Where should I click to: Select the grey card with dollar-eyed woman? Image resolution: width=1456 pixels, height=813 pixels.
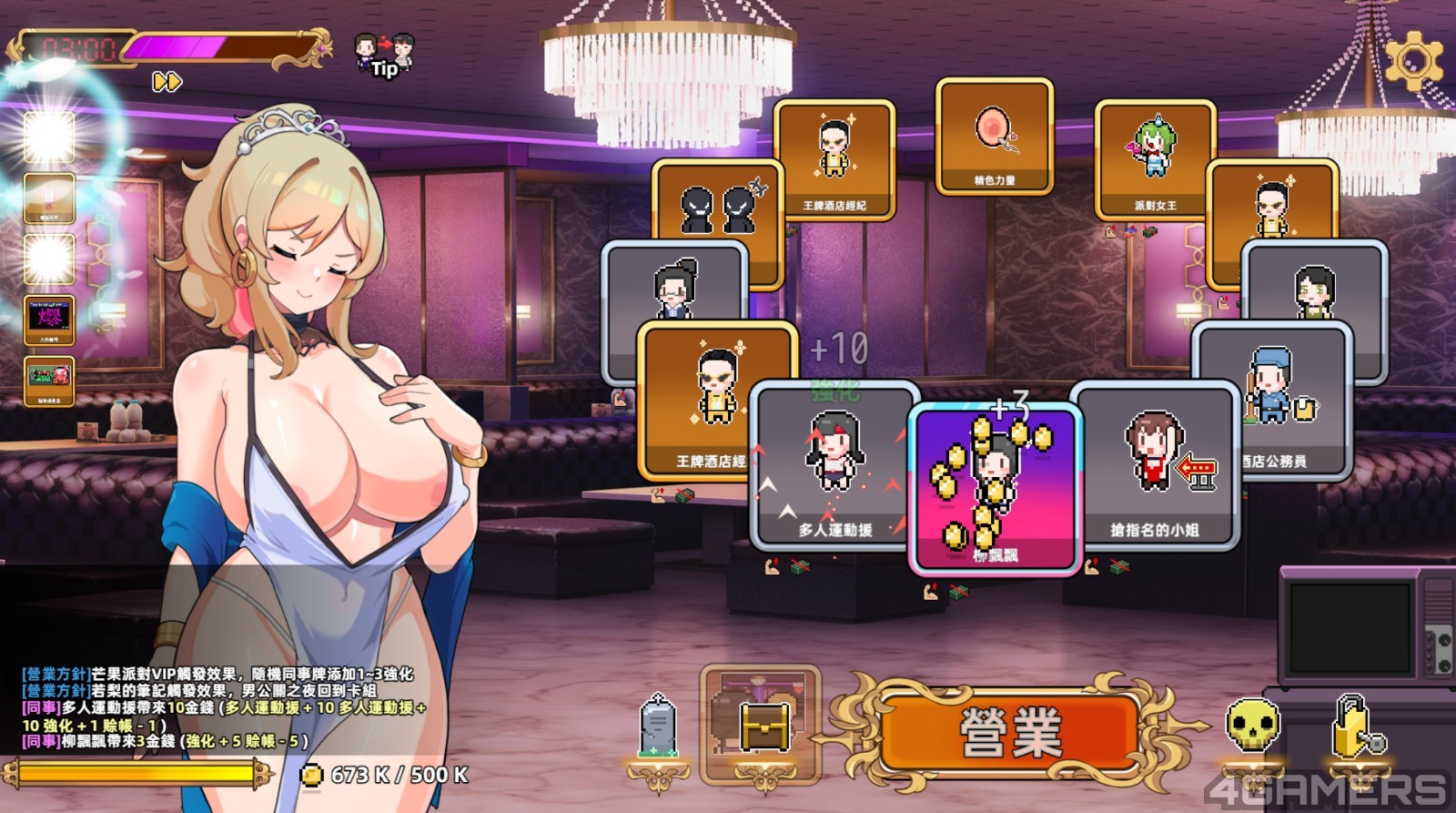[x=1315, y=282]
